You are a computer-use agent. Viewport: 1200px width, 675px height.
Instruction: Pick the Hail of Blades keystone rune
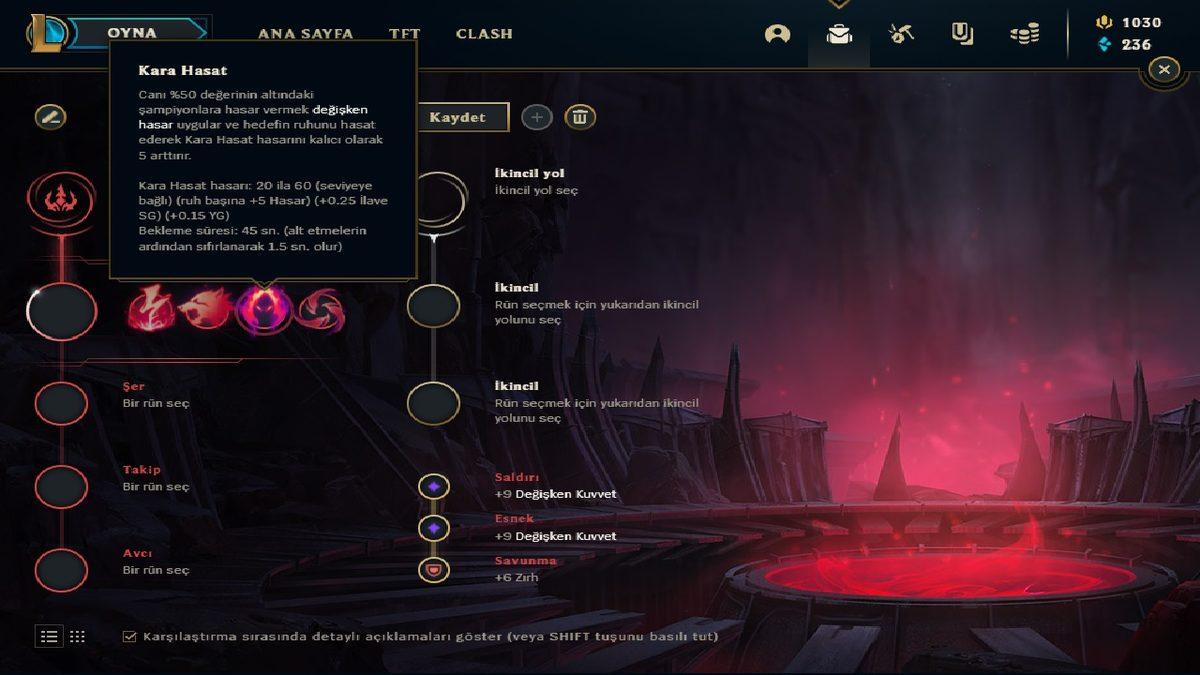[x=320, y=308]
